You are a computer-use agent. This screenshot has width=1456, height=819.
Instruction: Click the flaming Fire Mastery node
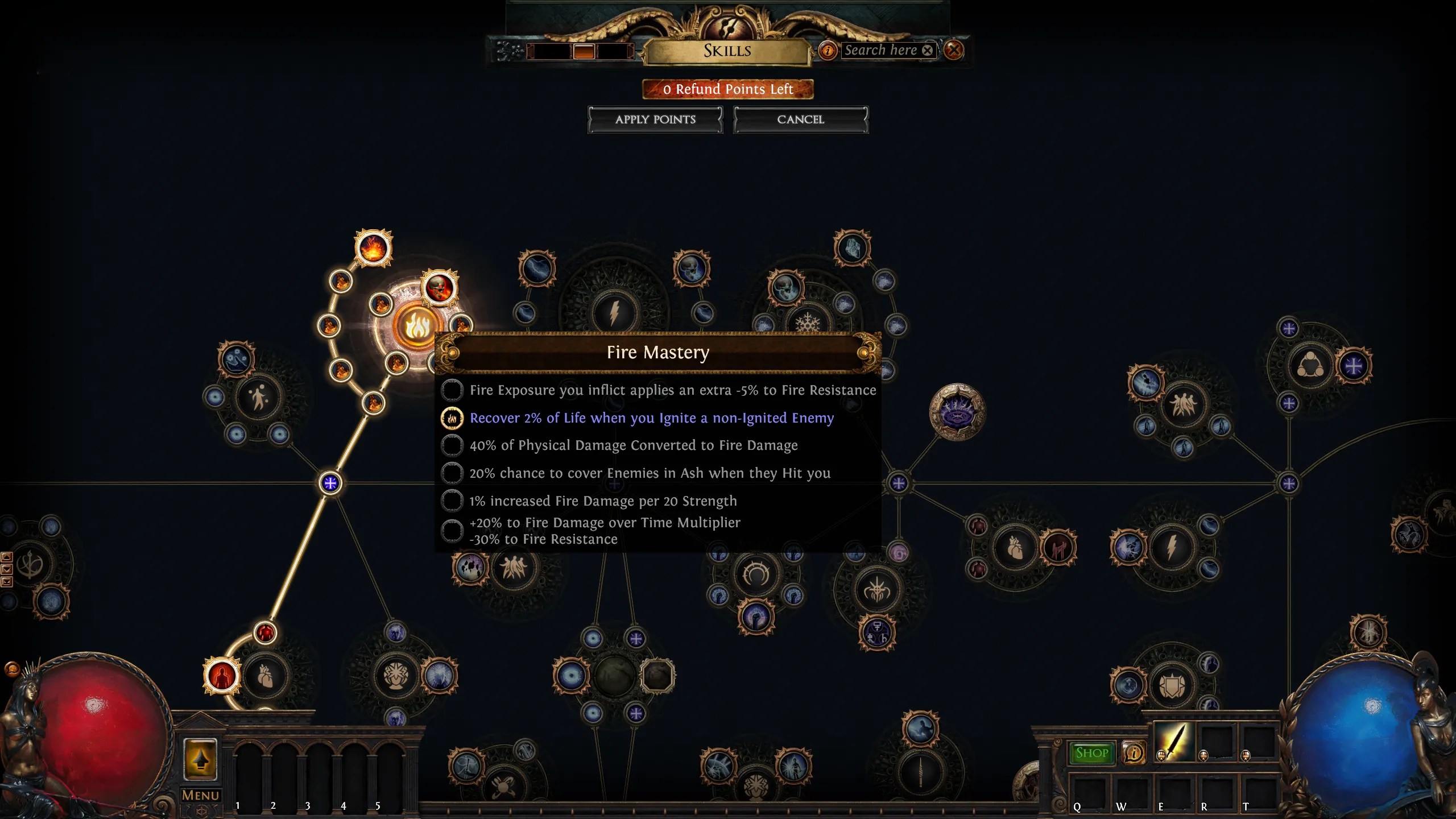(x=417, y=326)
